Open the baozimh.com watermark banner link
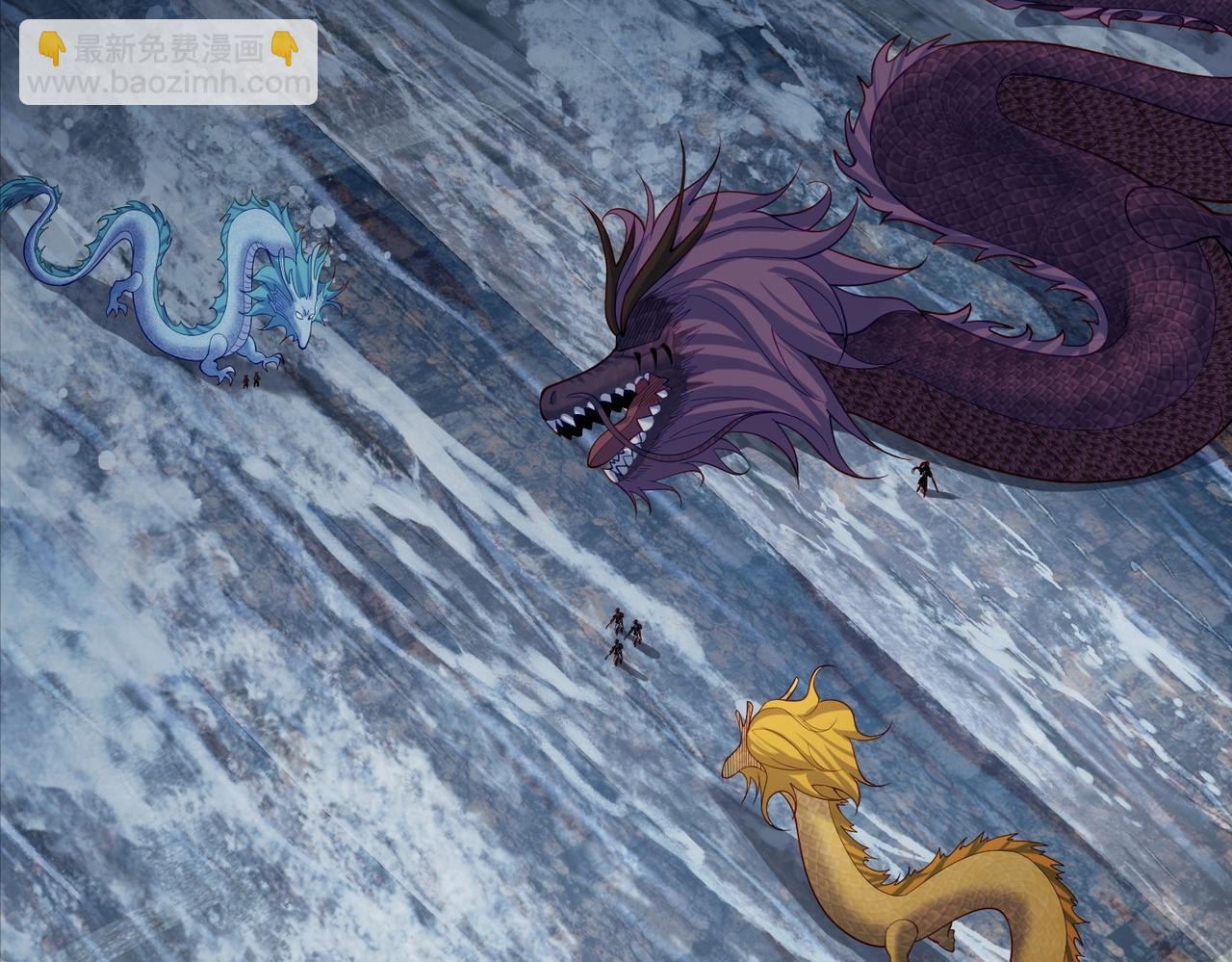 coord(168,64)
